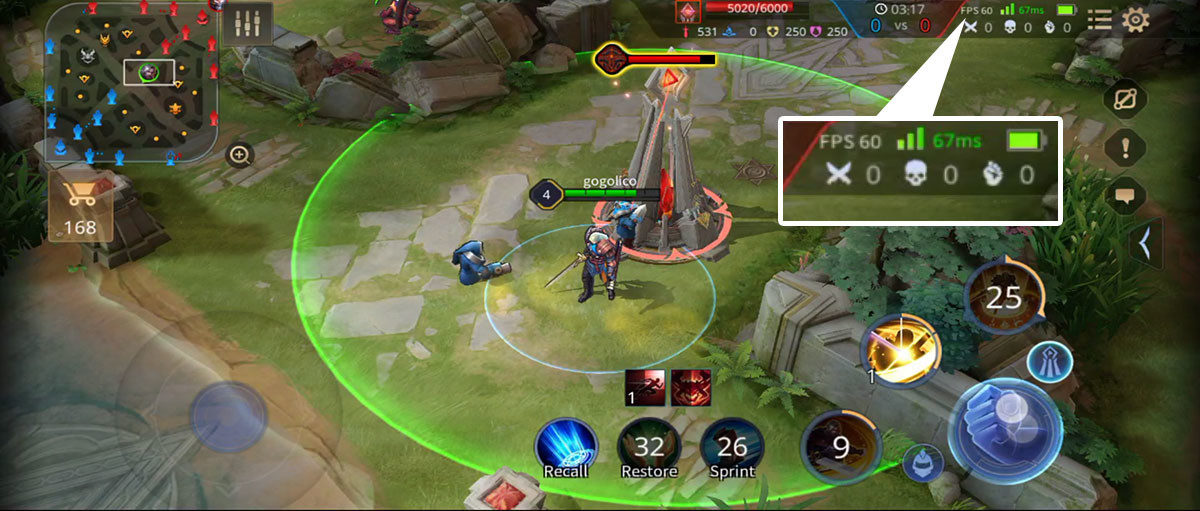Target towers with the small tower button
The image size is (1200, 511).
click(x=1048, y=360)
